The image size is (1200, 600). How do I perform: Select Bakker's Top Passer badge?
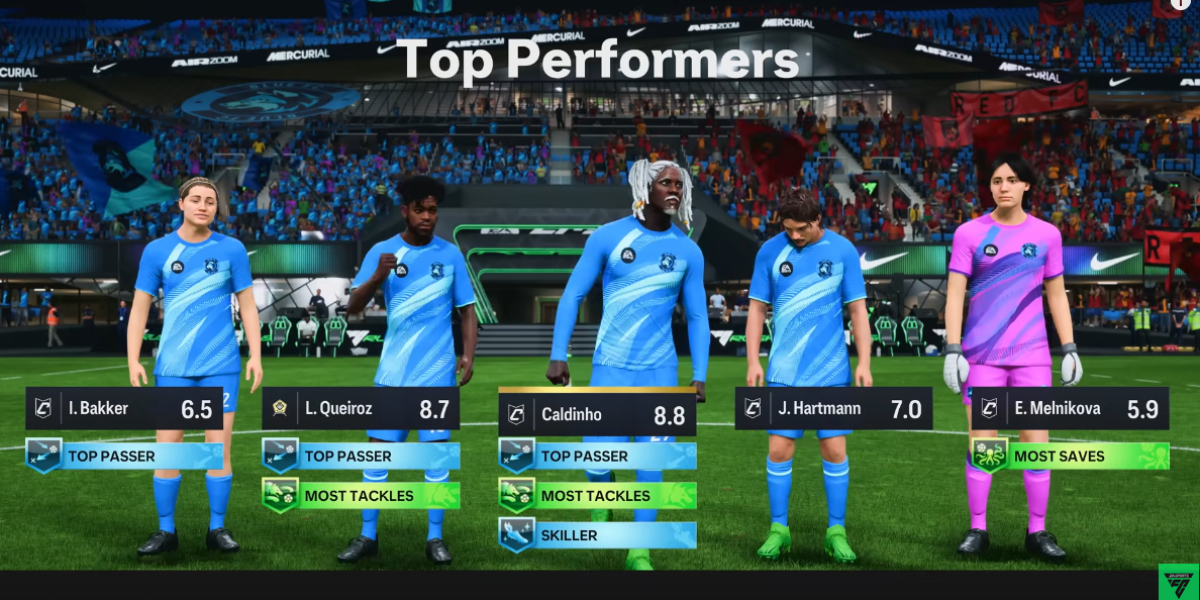tap(124, 456)
